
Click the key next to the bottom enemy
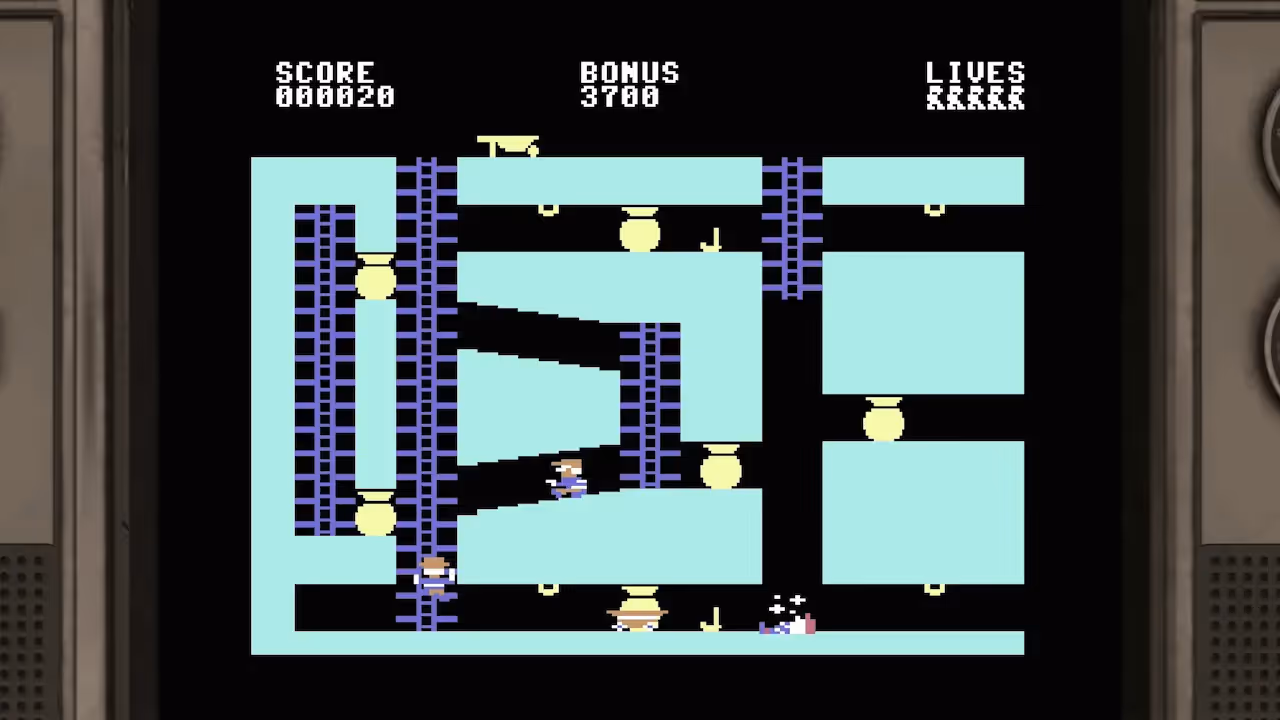tap(711, 617)
